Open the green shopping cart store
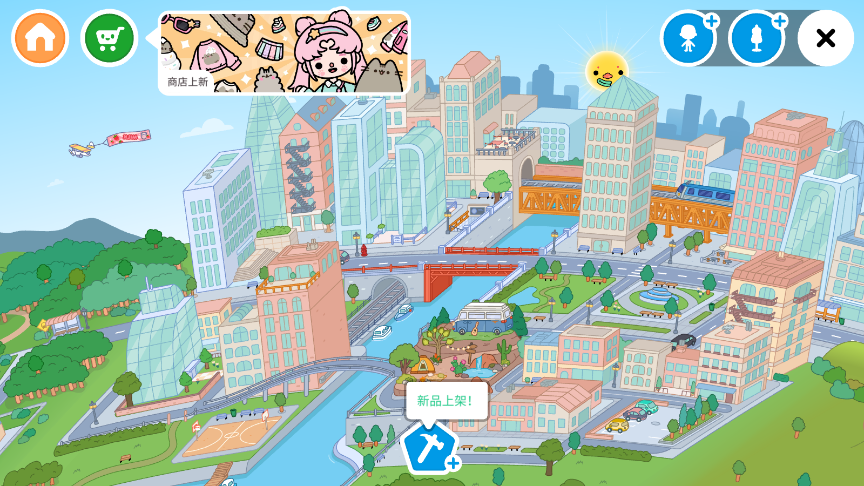Viewport: 864px width, 486px height. point(109,38)
